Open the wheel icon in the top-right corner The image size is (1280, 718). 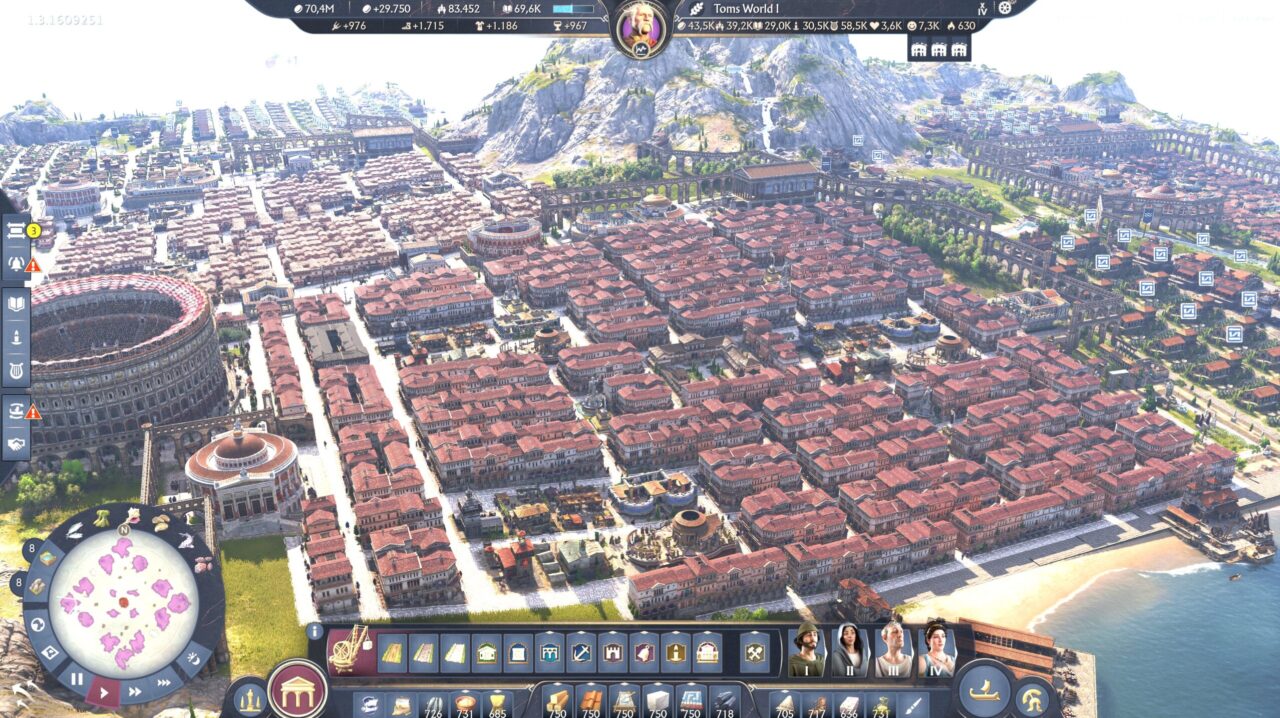click(x=1005, y=8)
